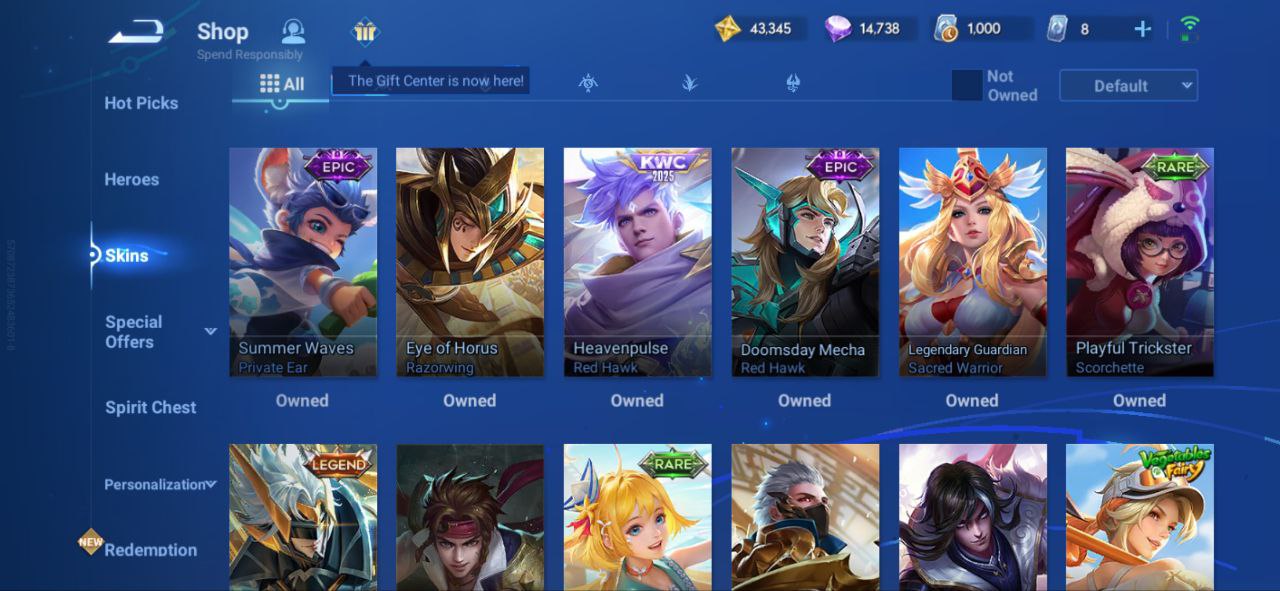Tick the Not Owned checkbox
The height and width of the screenshot is (591, 1280).
(967, 86)
